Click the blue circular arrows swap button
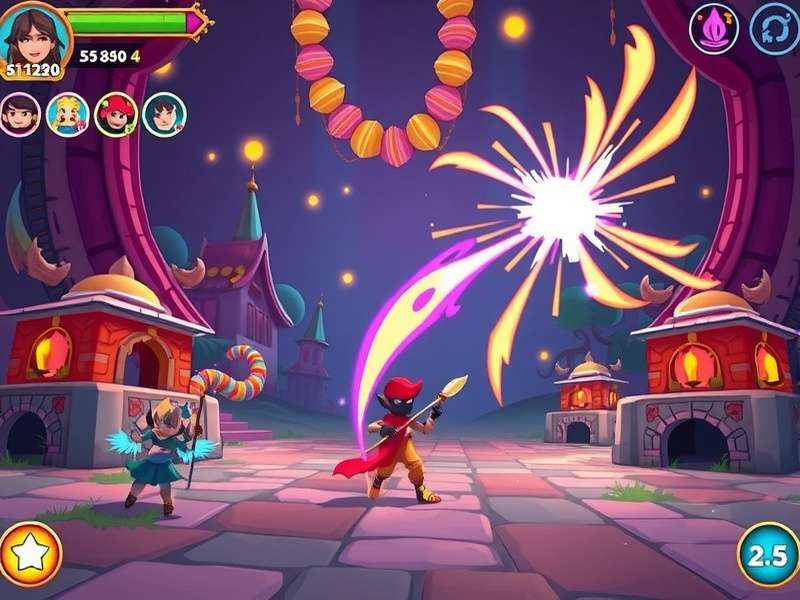 (774, 29)
